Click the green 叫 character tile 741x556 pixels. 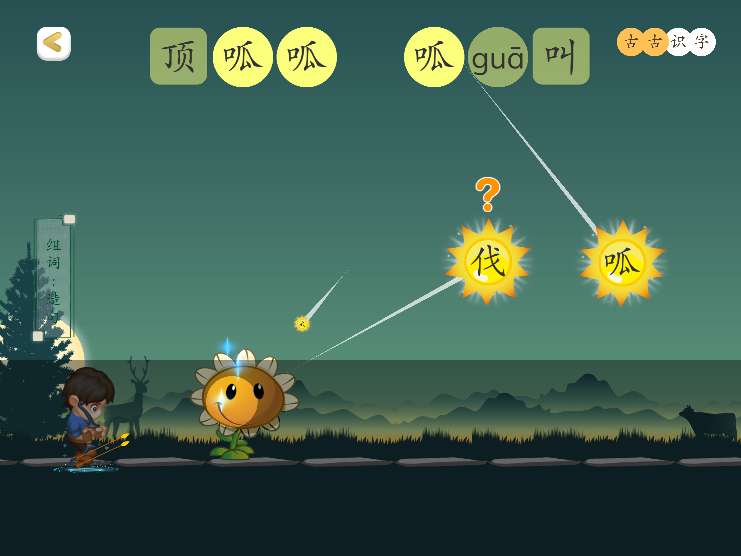(560, 57)
